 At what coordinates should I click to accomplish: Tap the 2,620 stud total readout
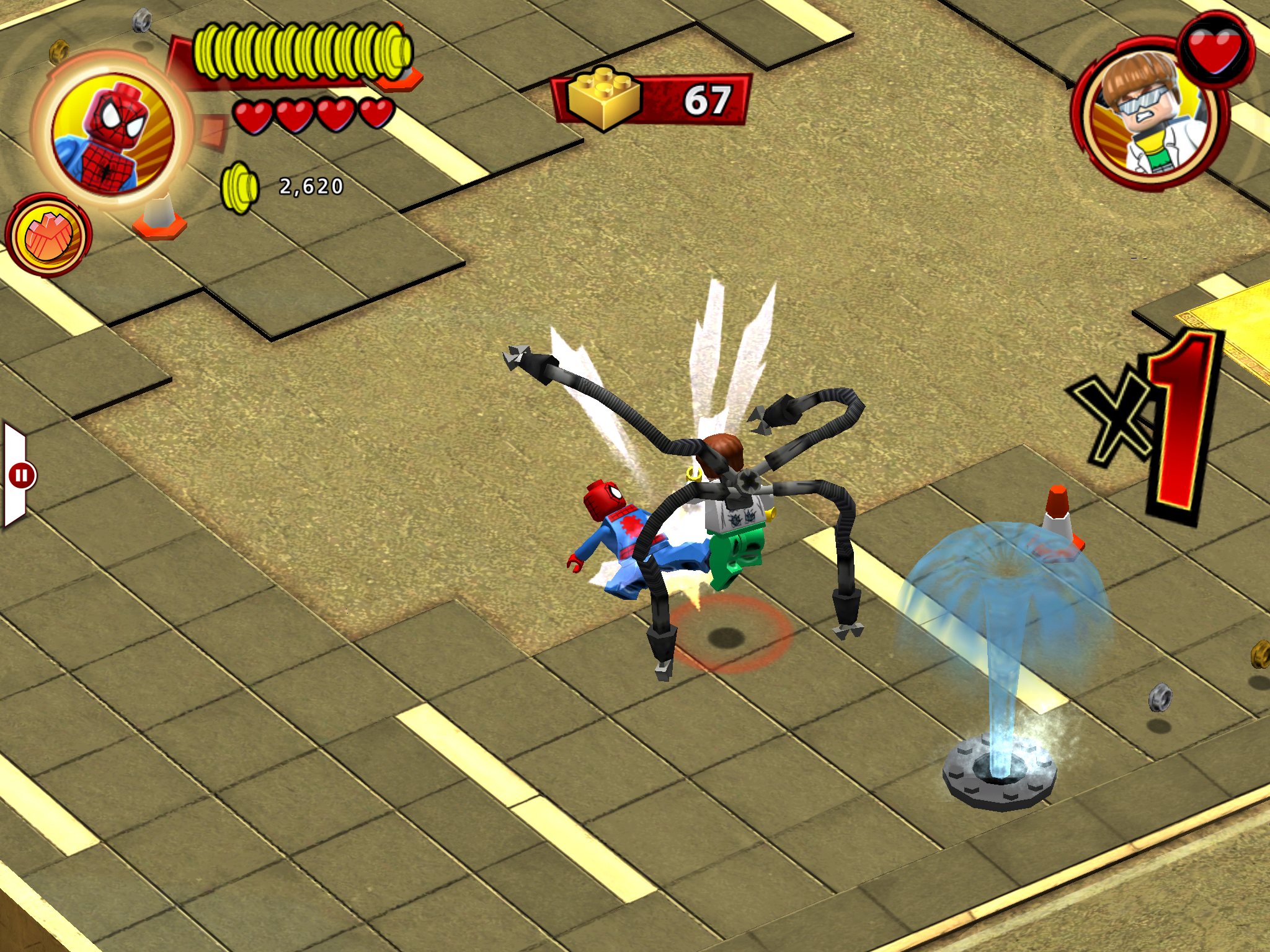[313, 186]
